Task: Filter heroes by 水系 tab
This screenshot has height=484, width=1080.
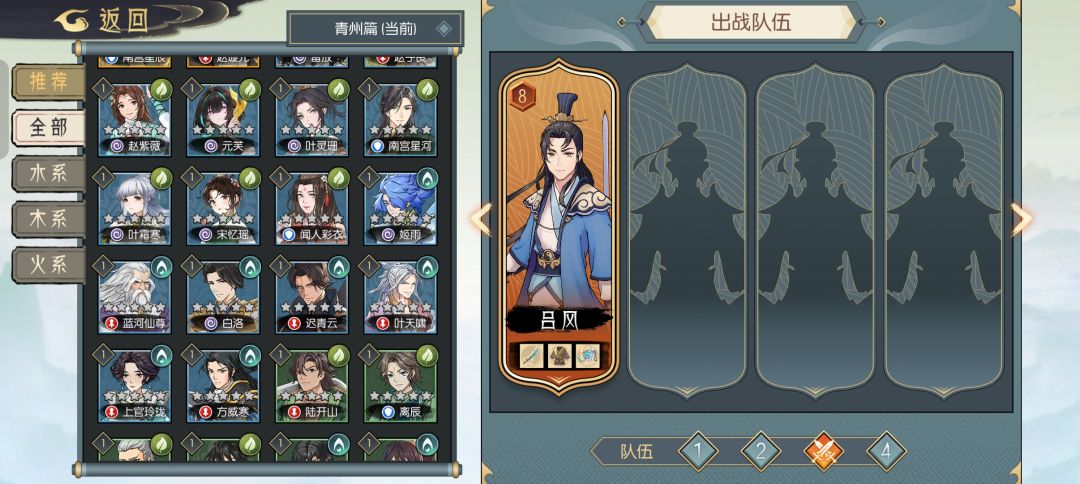Action: [48, 173]
